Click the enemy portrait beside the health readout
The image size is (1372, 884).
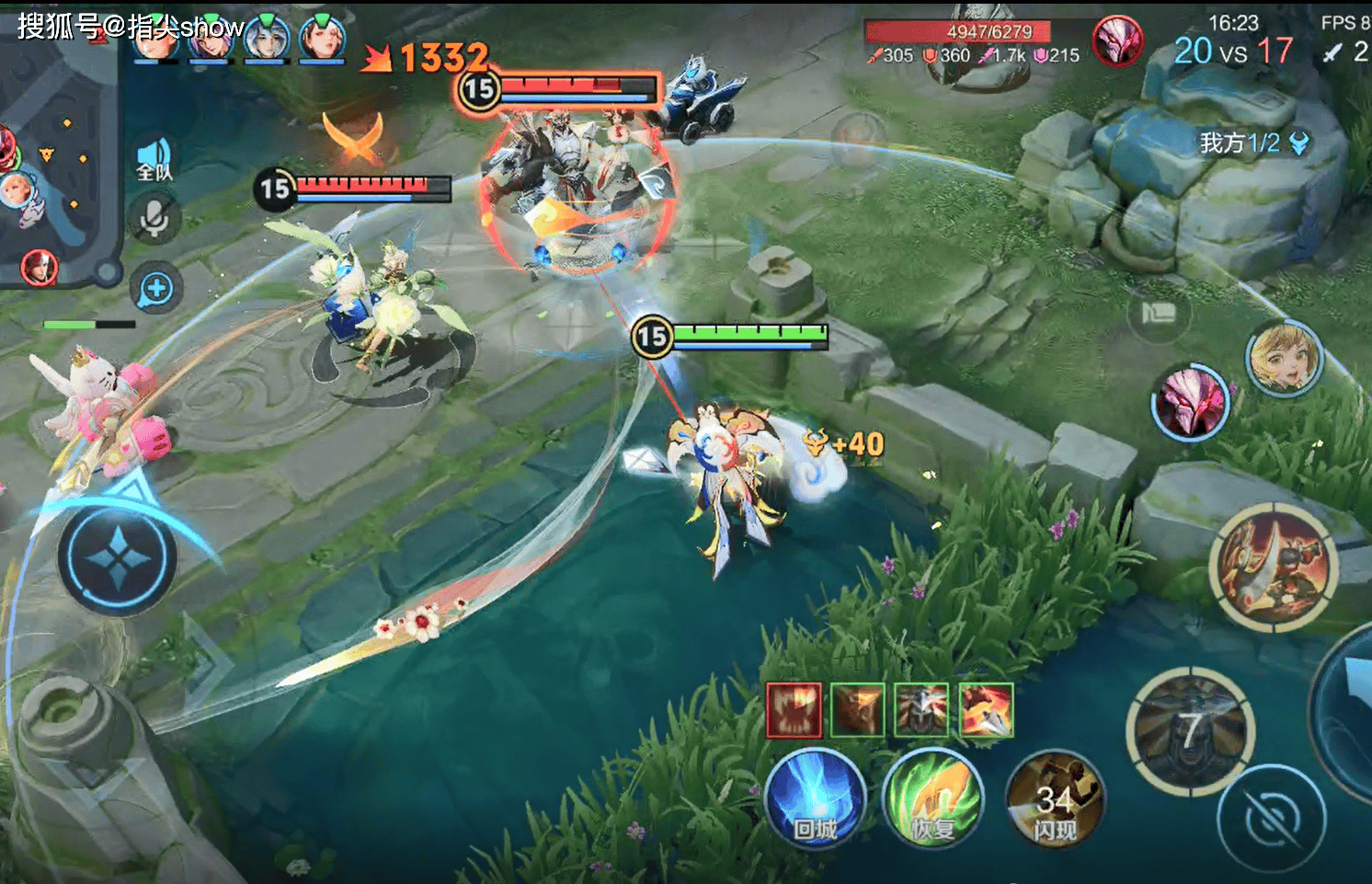click(1117, 41)
